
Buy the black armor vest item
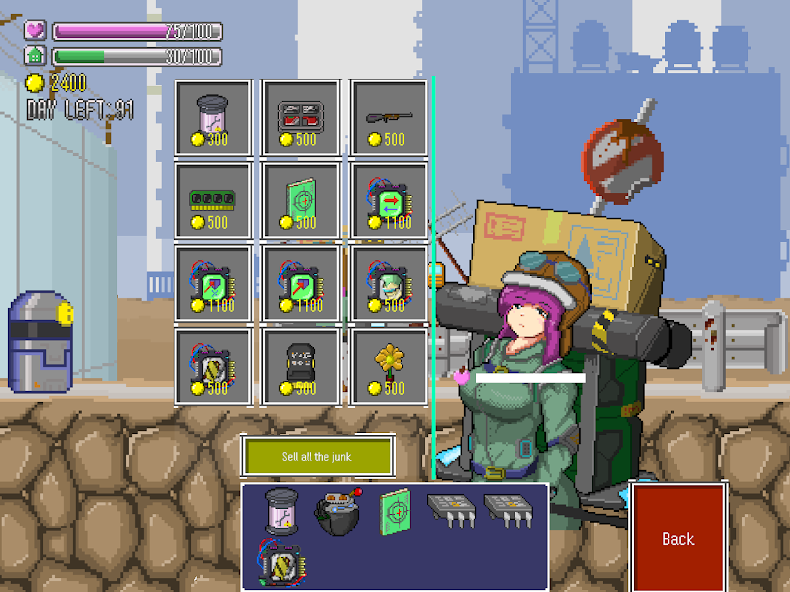coord(301,367)
